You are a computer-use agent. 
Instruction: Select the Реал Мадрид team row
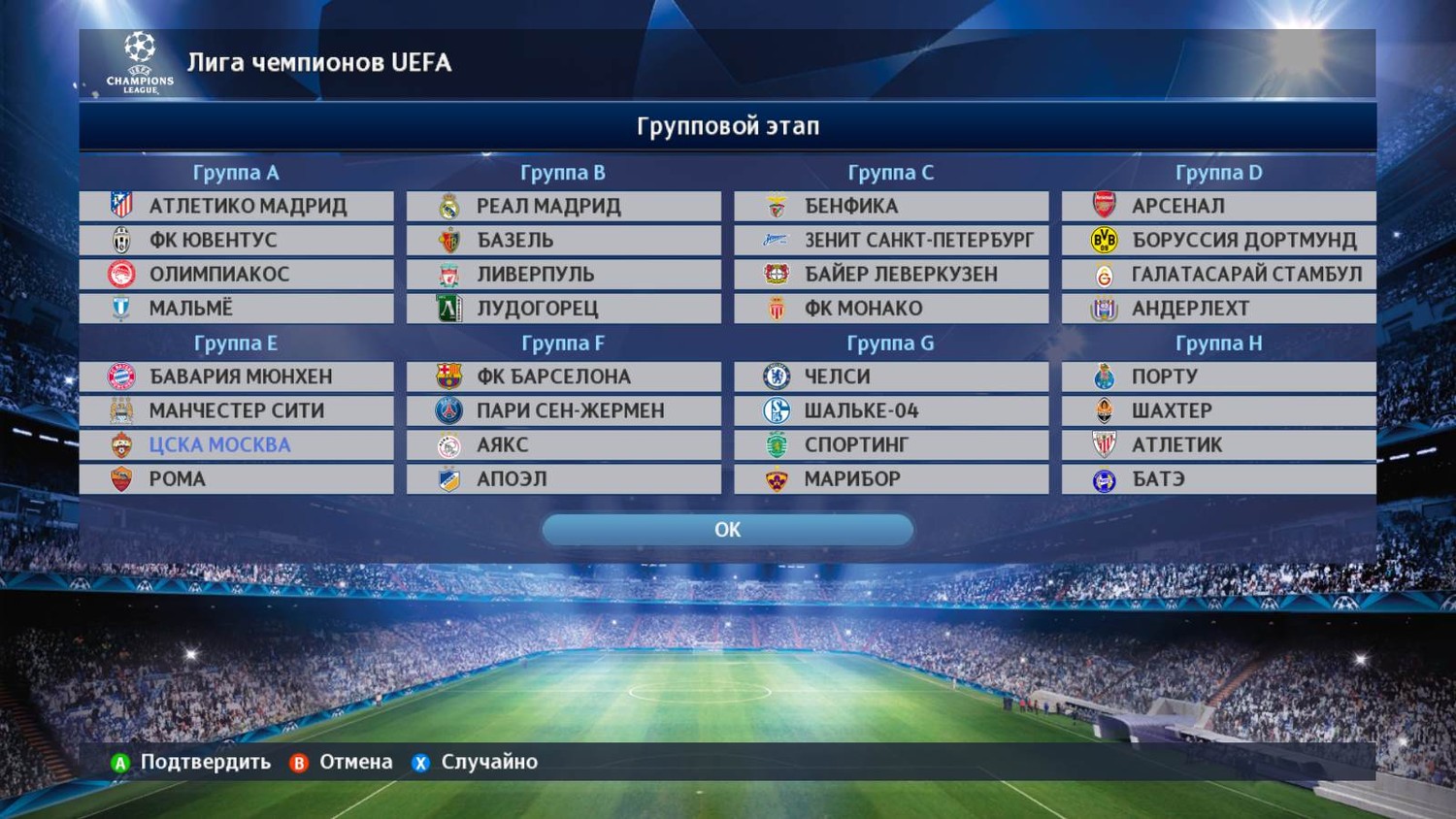pos(564,206)
